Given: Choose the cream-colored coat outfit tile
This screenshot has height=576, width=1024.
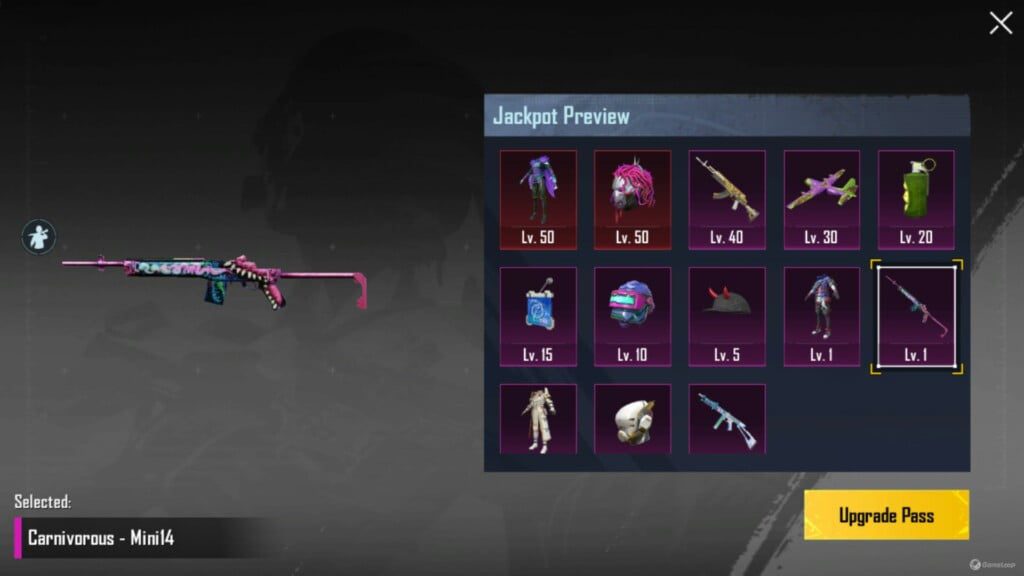Looking at the screenshot, I should click(x=538, y=419).
